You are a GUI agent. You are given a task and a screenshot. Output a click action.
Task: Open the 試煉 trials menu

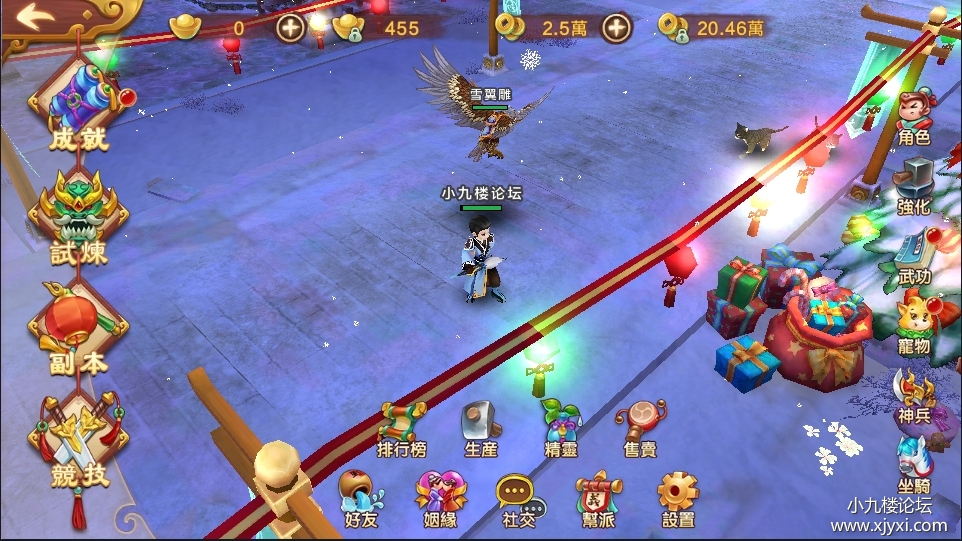coord(79,218)
